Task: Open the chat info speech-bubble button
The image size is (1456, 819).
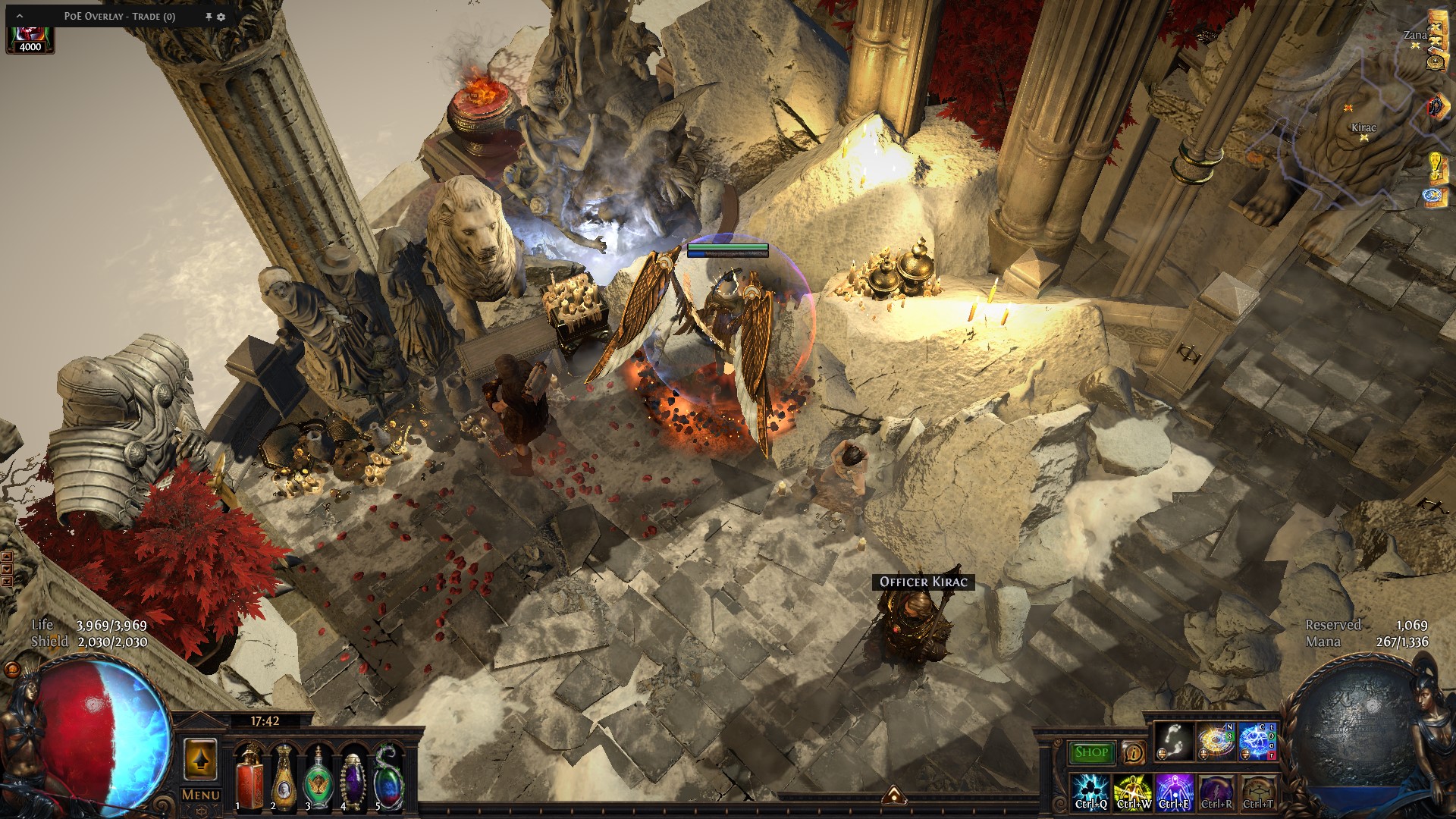Action: point(1134,752)
